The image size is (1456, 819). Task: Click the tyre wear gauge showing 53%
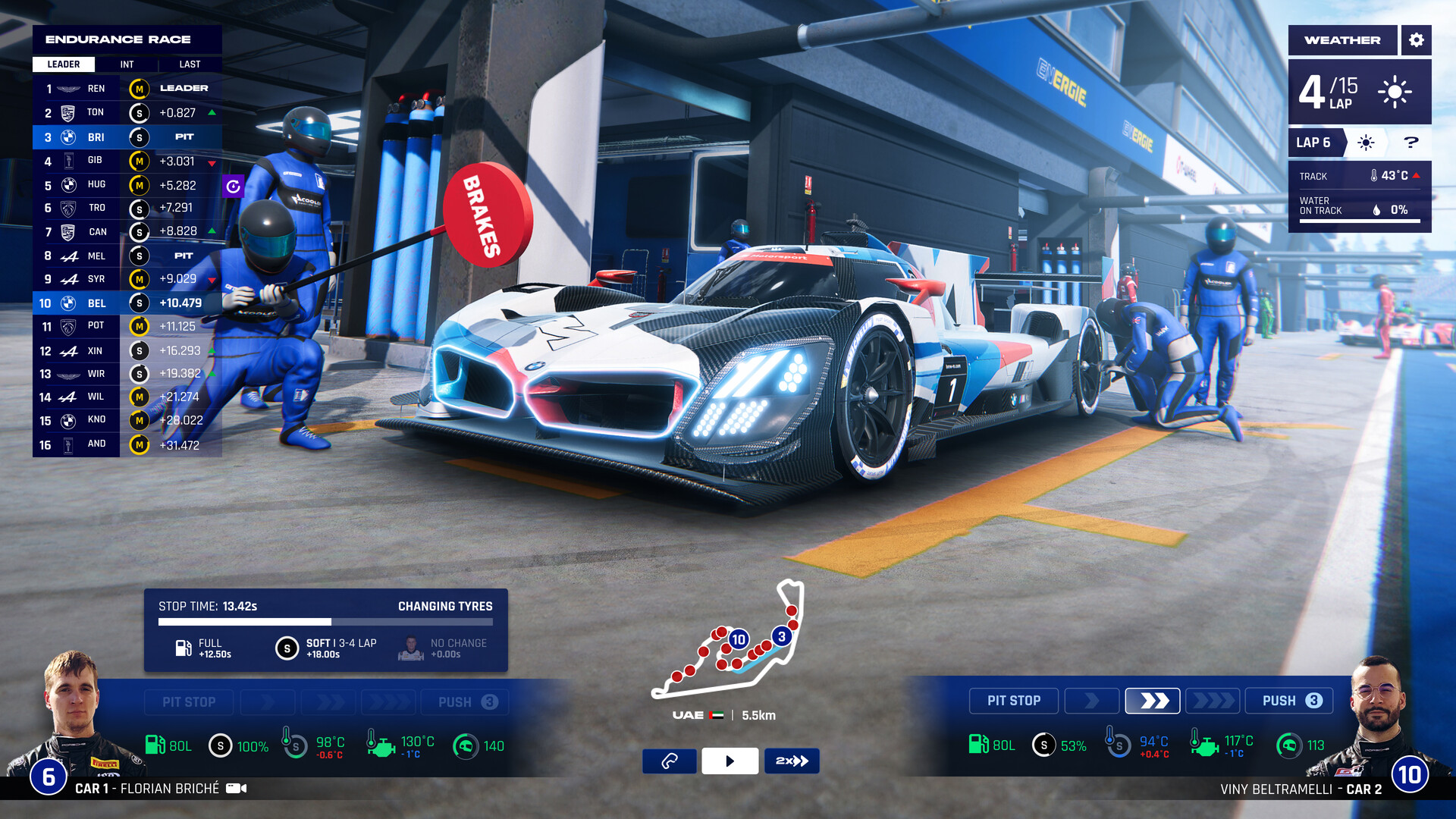coord(1045,745)
